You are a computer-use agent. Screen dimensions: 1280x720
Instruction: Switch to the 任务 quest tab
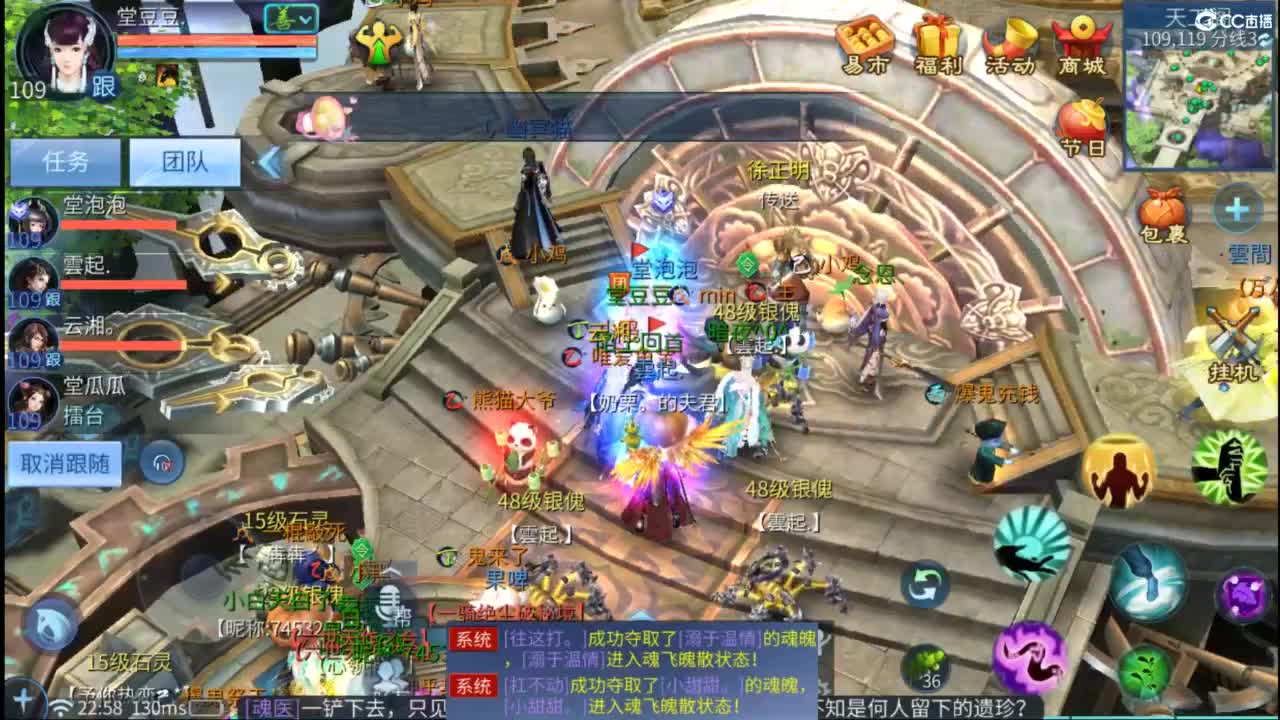tap(63, 164)
